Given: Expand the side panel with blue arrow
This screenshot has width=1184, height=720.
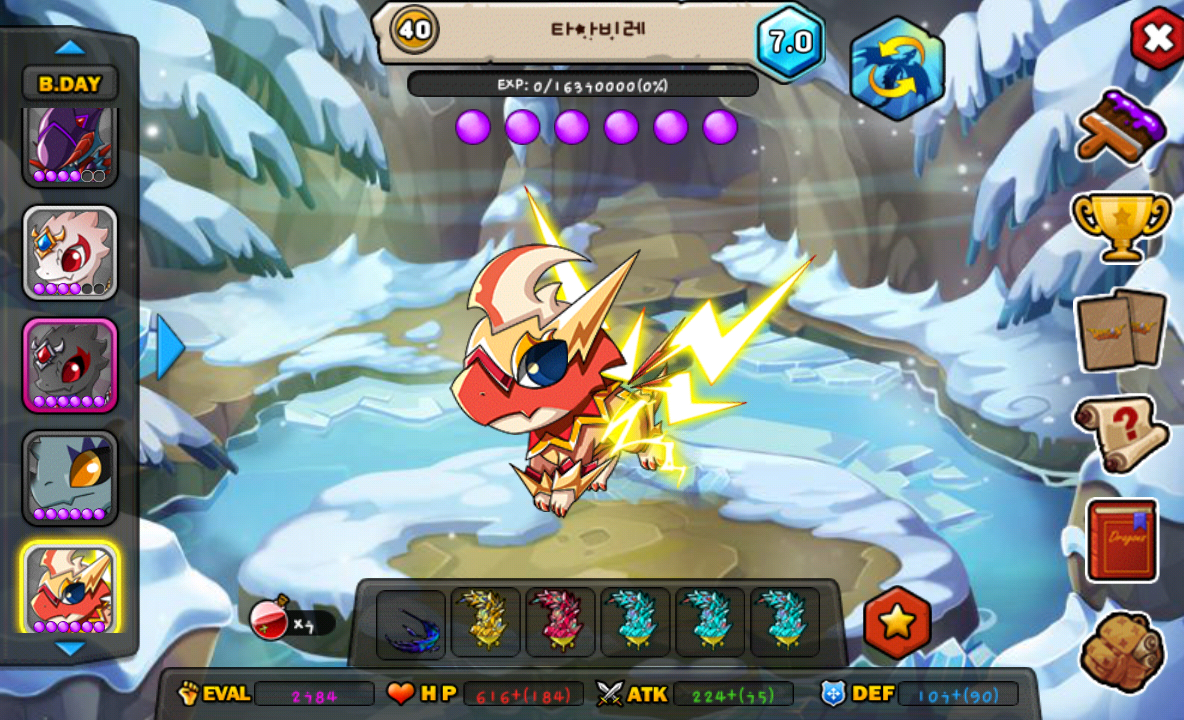Looking at the screenshot, I should click(x=170, y=346).
